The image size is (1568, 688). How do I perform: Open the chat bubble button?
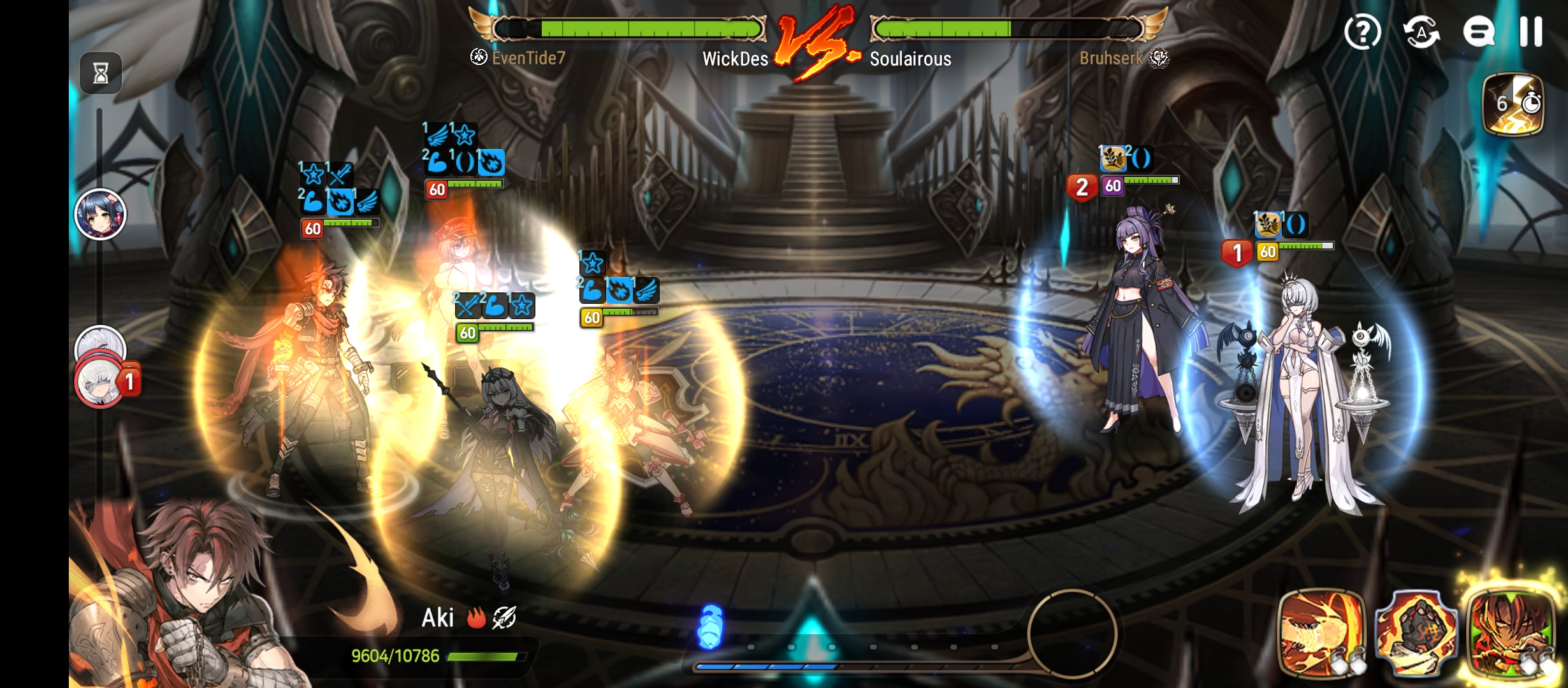click(1478, 31)
